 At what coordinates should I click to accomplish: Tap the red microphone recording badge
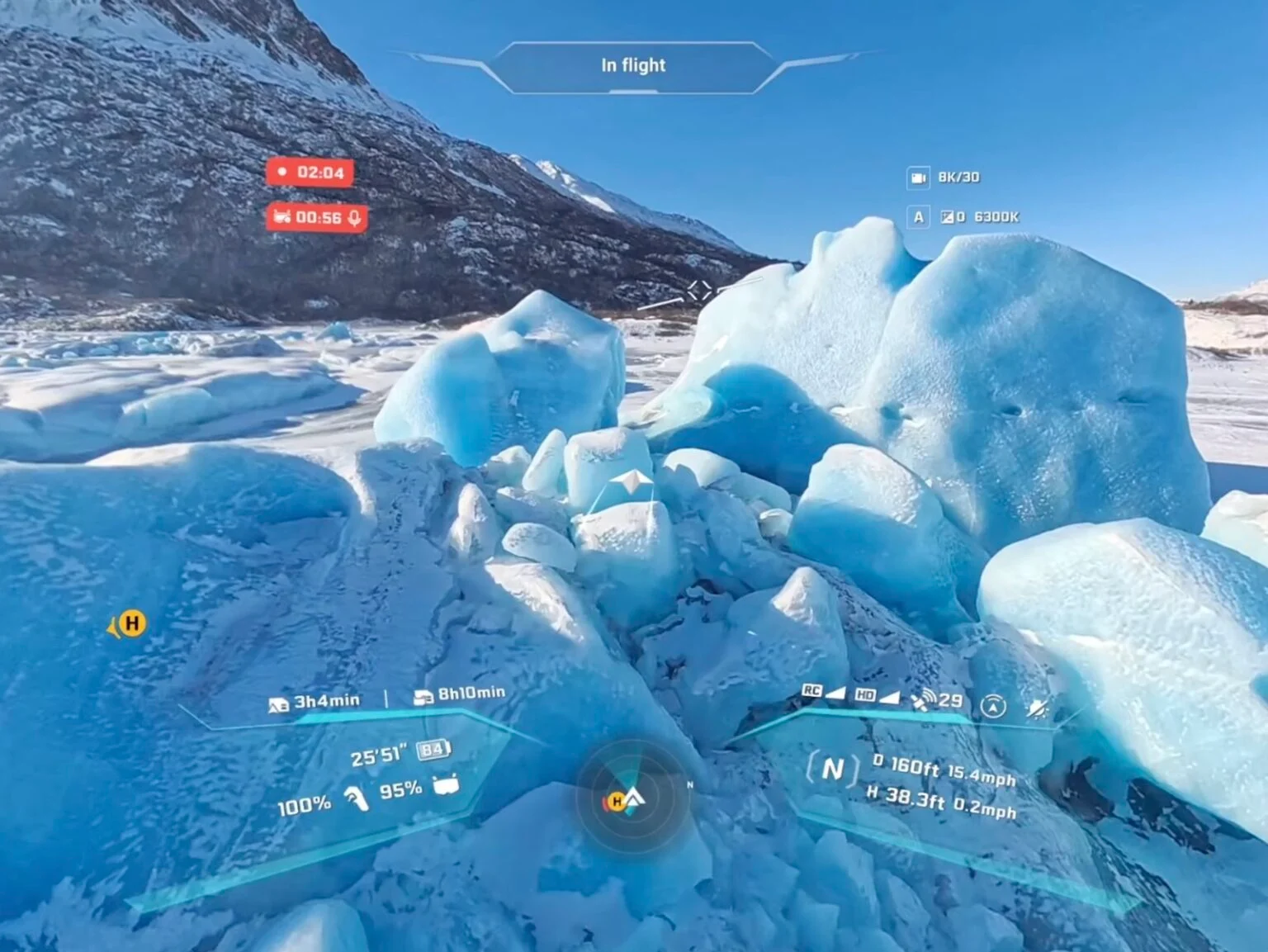point(317,217)
